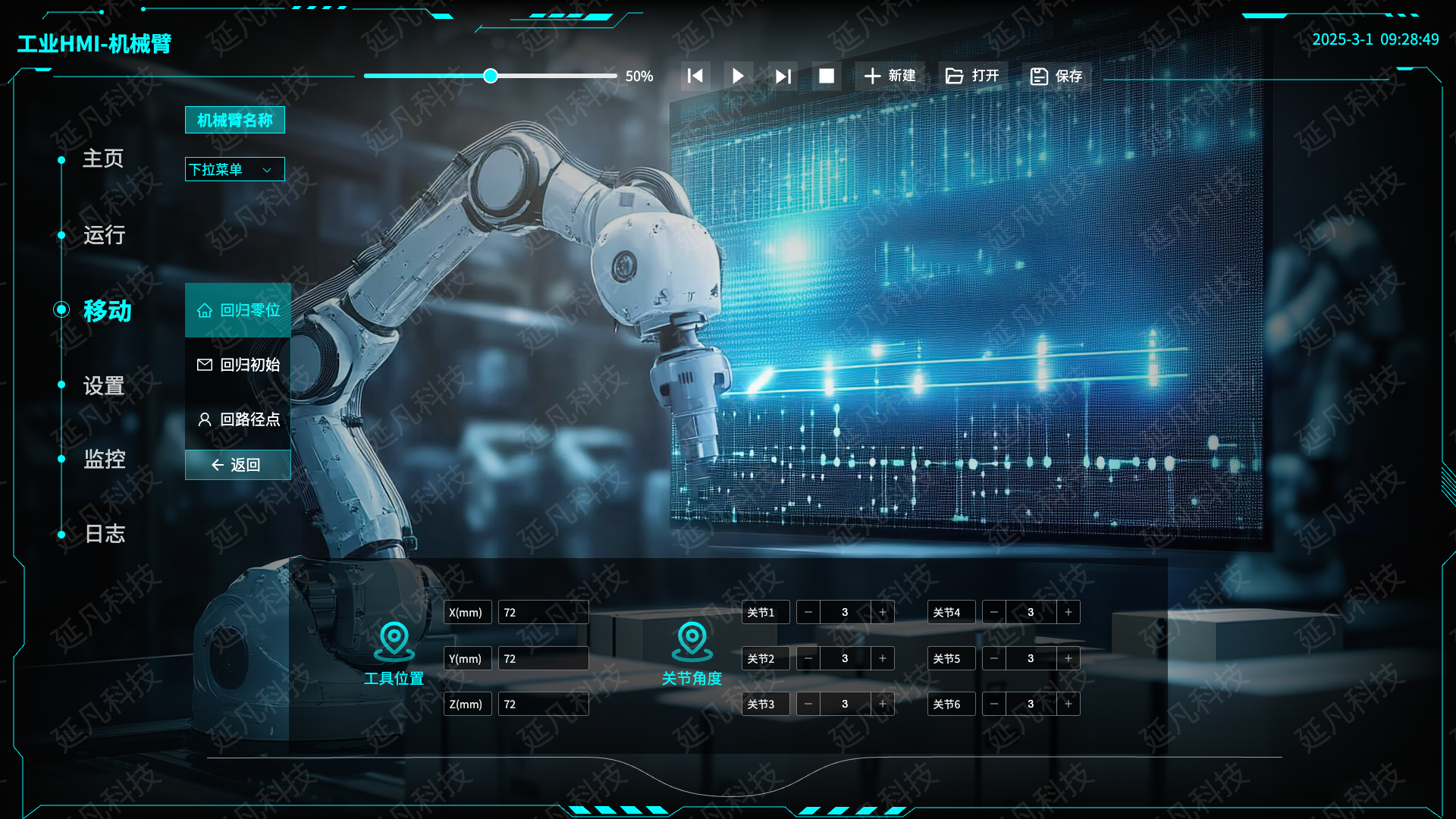Click 打开 to open a file
The image size is (1456, 819).
point(972,76)
